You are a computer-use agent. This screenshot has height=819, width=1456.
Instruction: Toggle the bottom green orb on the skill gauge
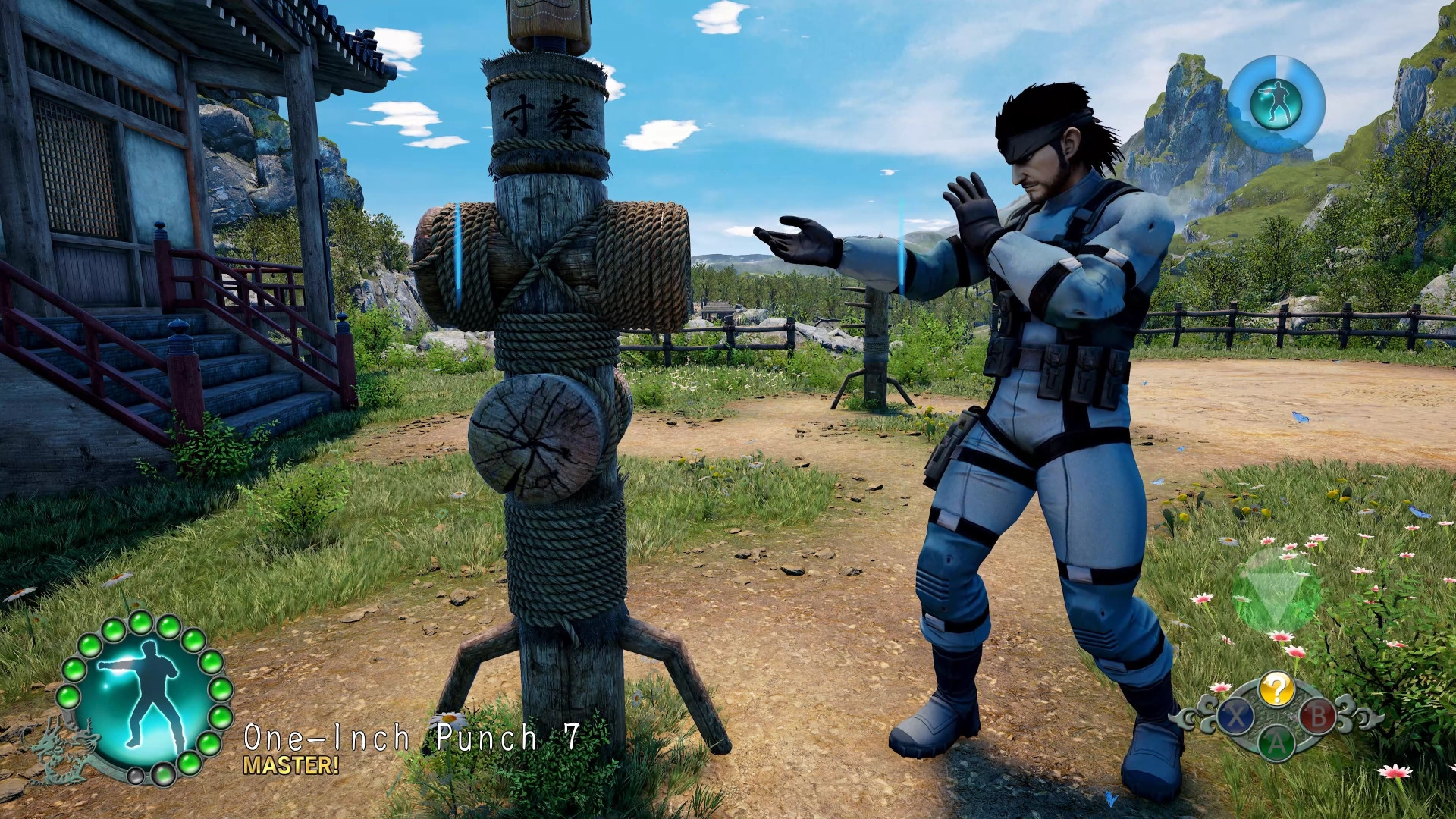164,775
